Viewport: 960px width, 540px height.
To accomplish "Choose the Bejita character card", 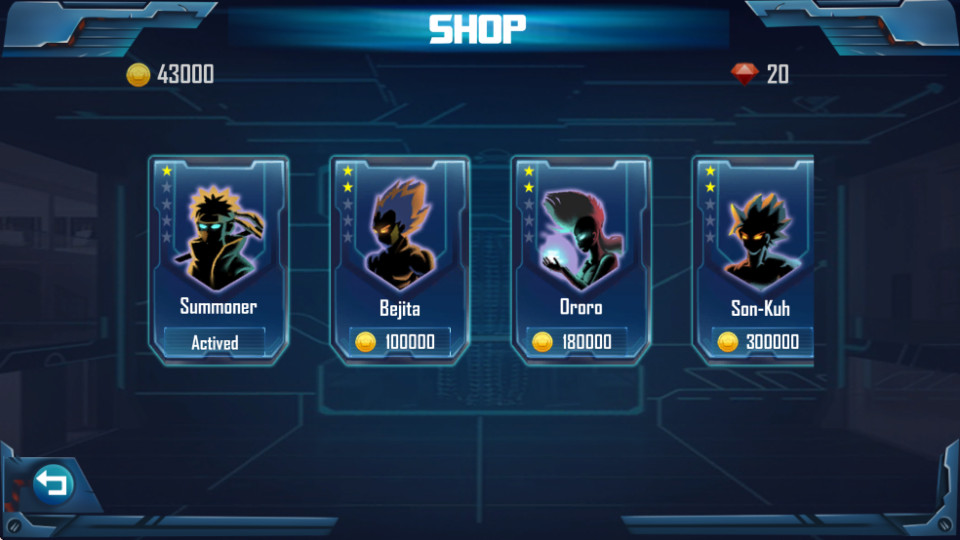I will tap(399, 240).
